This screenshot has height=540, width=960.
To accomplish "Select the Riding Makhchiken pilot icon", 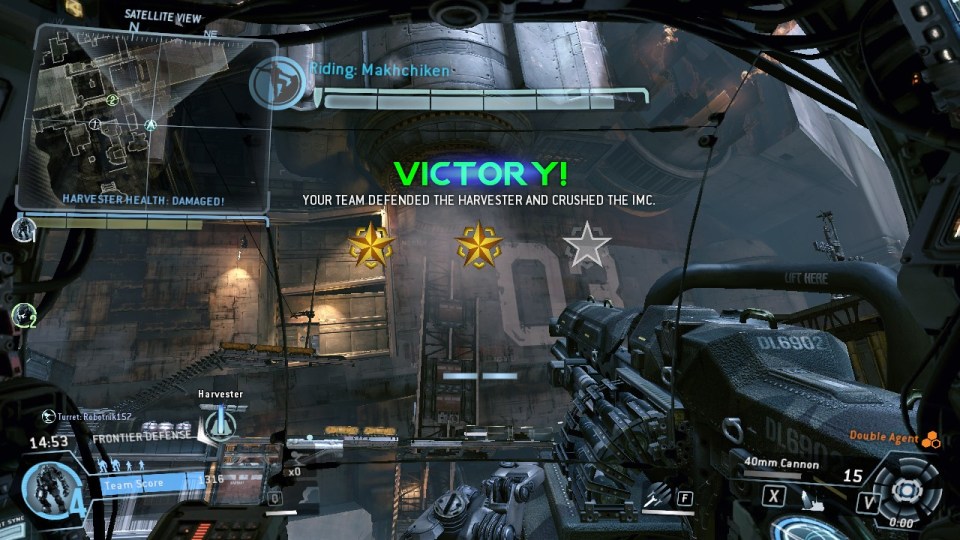I will [275, 82].
